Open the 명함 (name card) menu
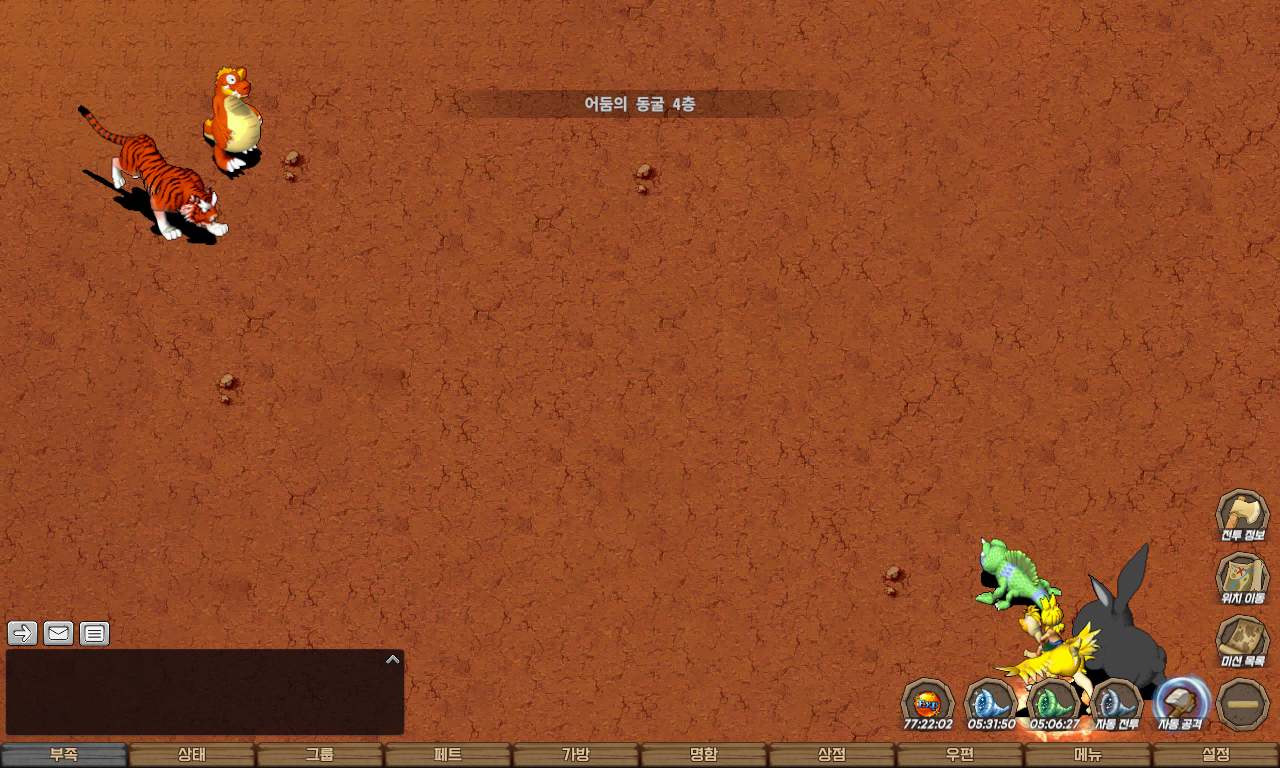The height and width of the screenshot is (768, 1280). [704, 755]
